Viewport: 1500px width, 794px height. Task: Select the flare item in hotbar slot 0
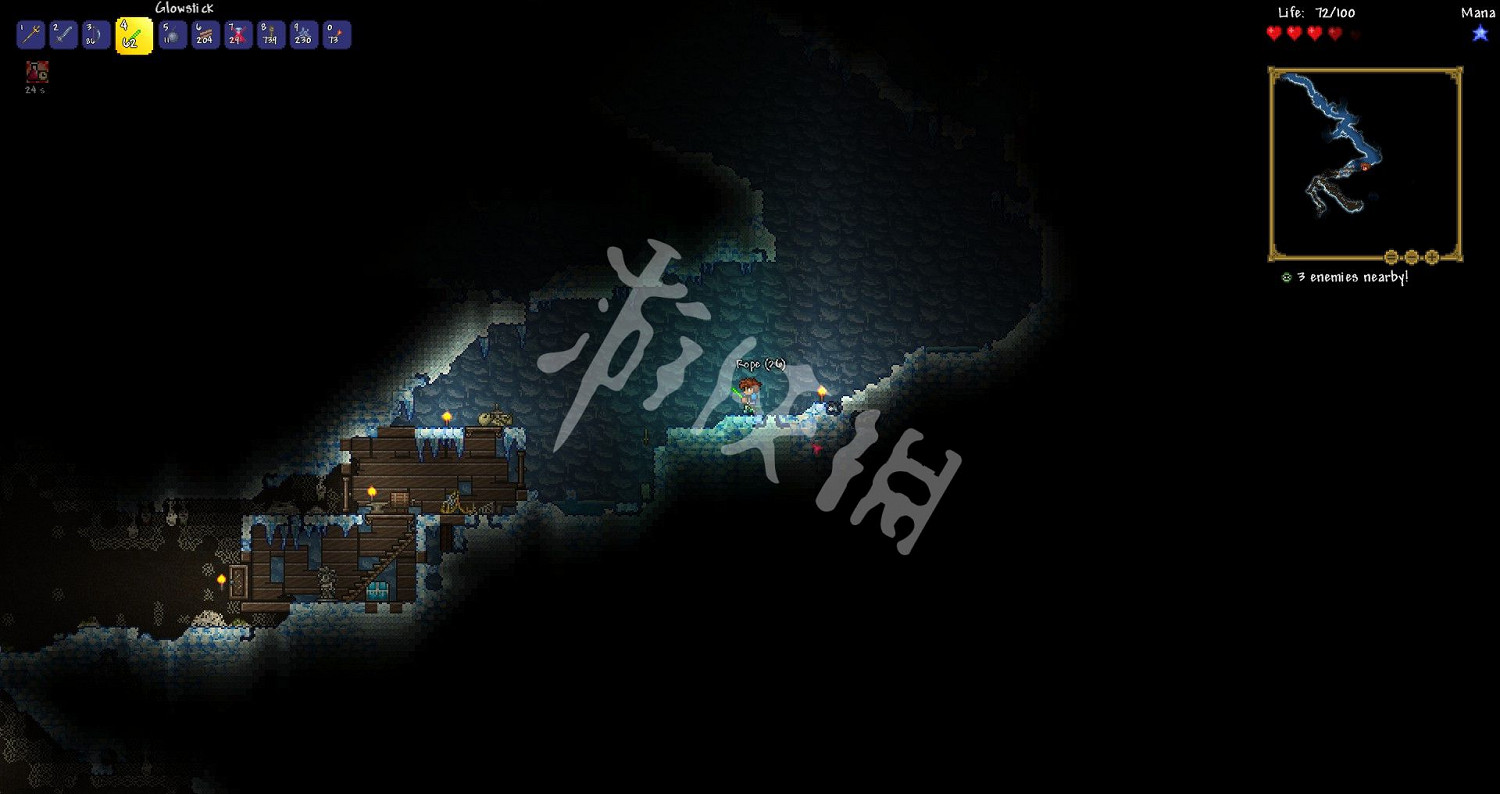tap(336, 34)
